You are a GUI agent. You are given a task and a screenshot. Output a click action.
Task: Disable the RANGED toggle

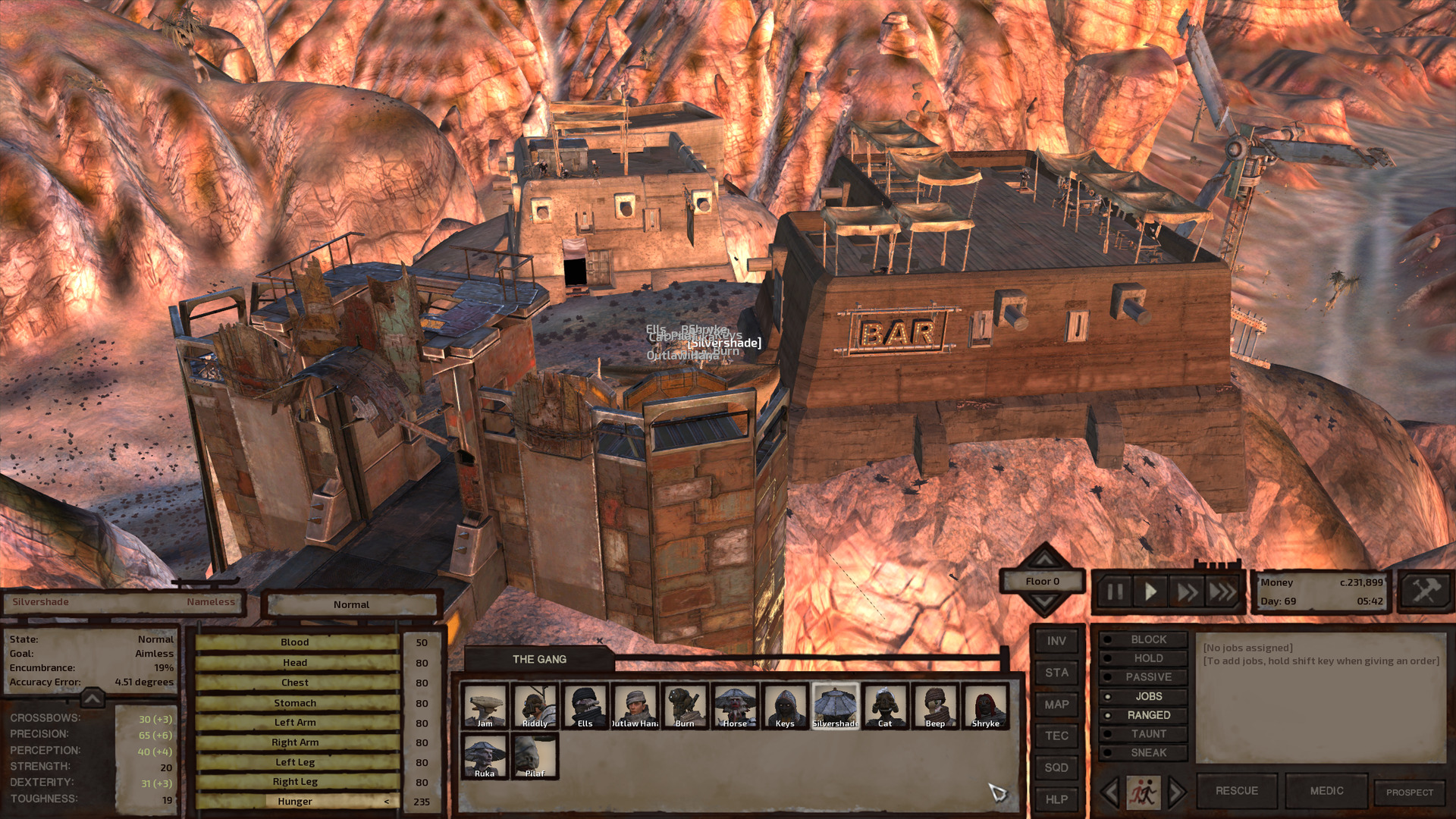click(1149, 714)
